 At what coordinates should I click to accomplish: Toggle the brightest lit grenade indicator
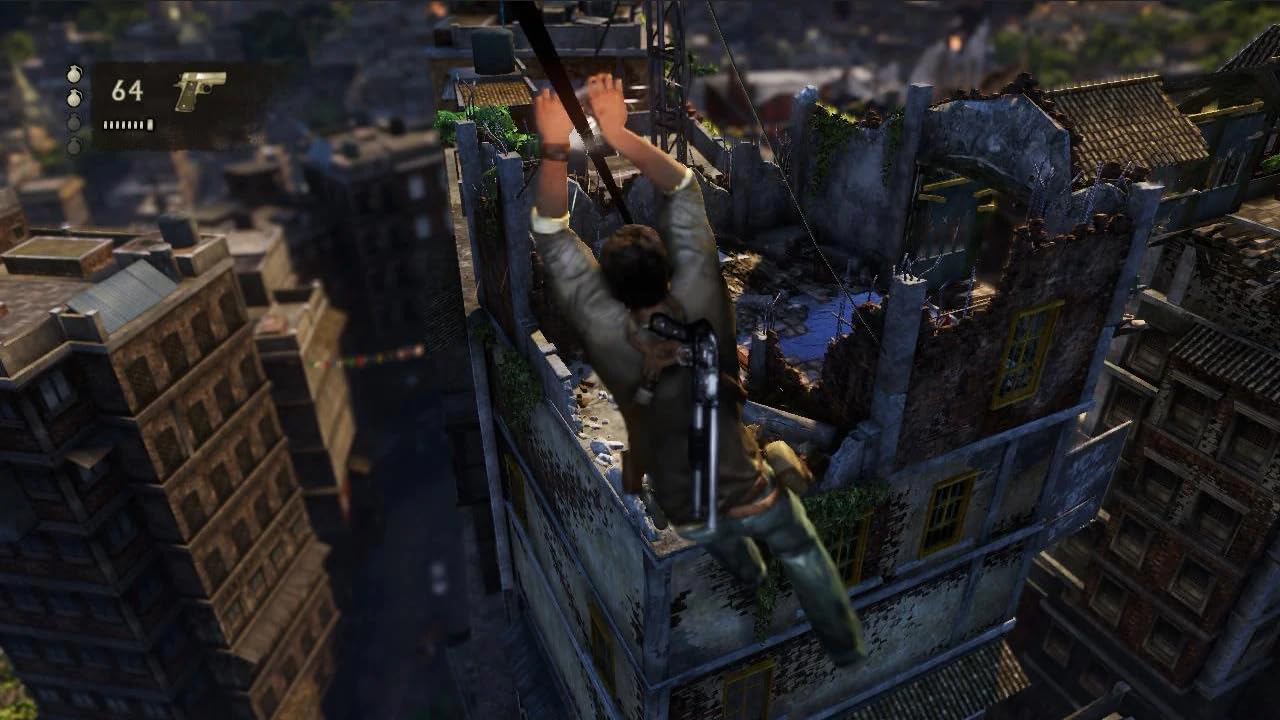[75, 74]
